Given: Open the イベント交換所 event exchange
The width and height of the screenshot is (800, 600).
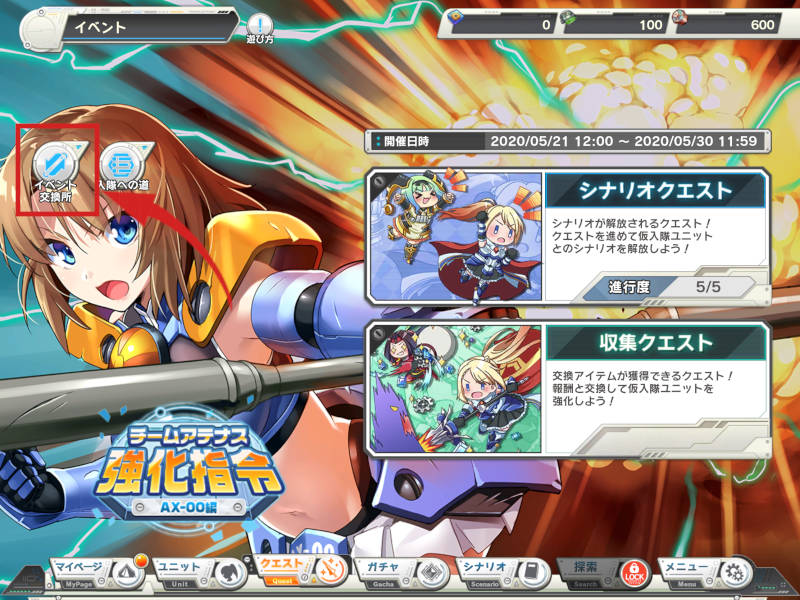Looking at the screenshot, I should pyautogui.click(x=56, y=168).
